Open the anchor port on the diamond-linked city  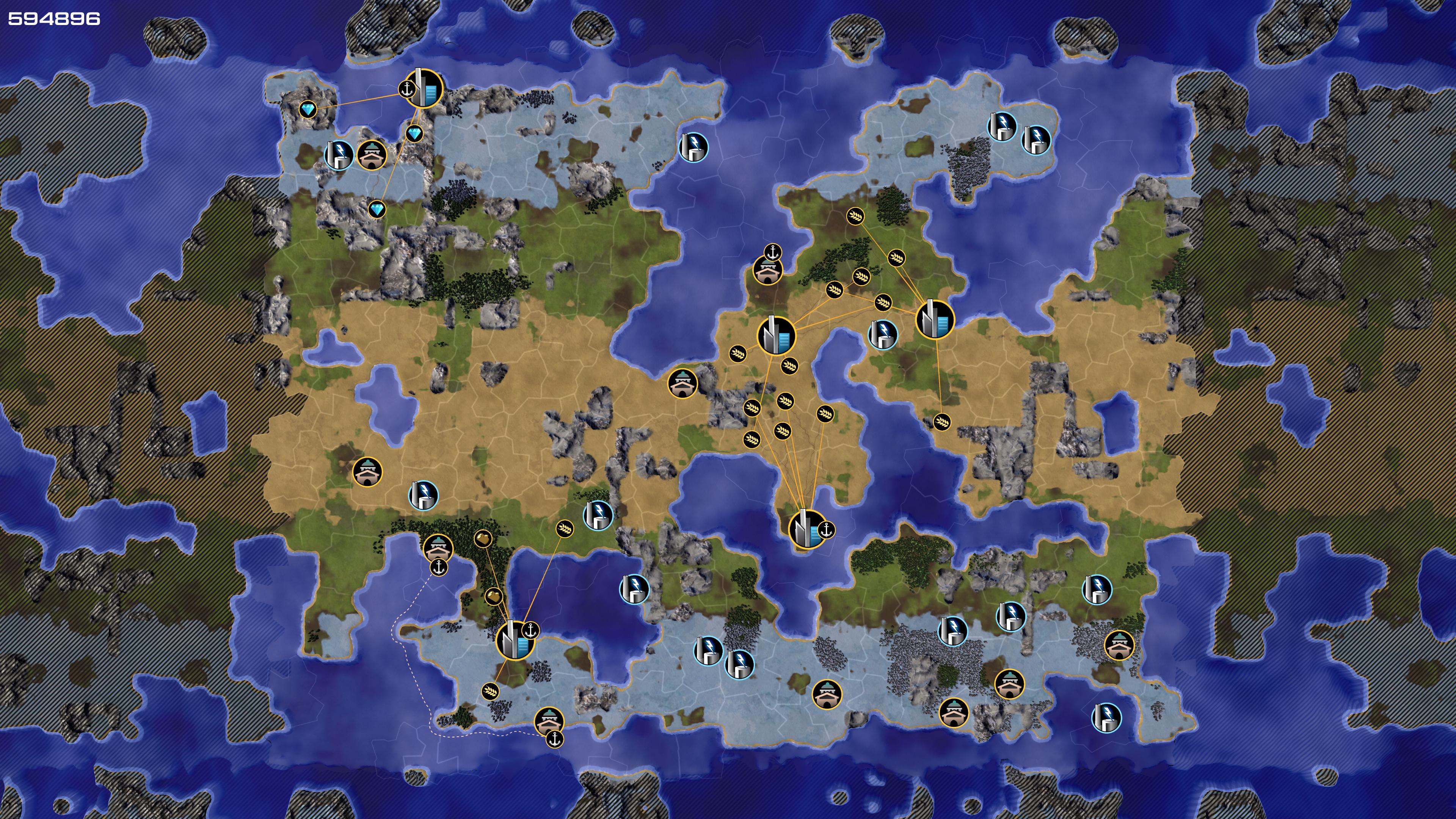pyautogui.click(x=406, y=89)
